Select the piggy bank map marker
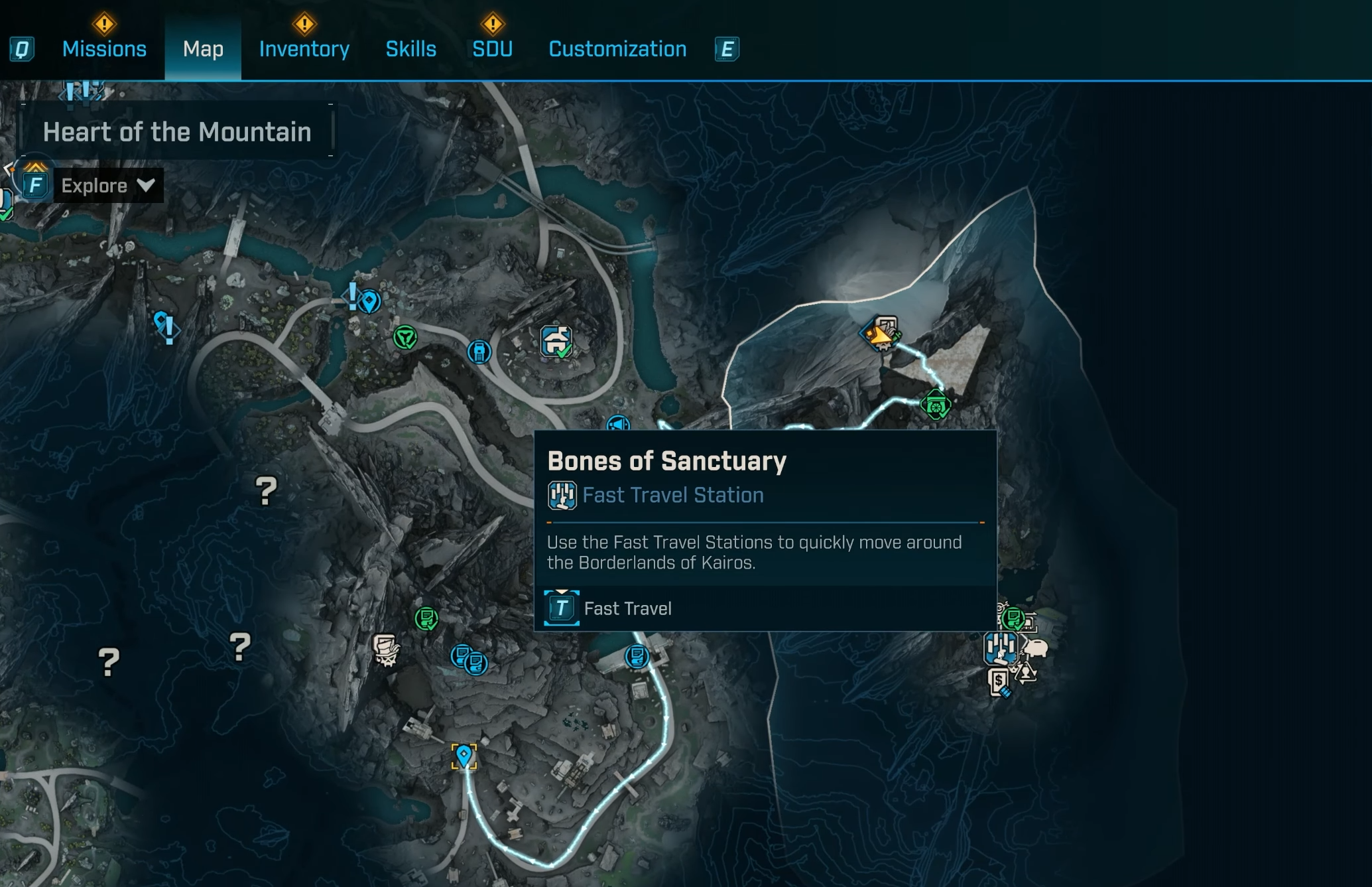 pyautogui.click(x=1035, y=648)
